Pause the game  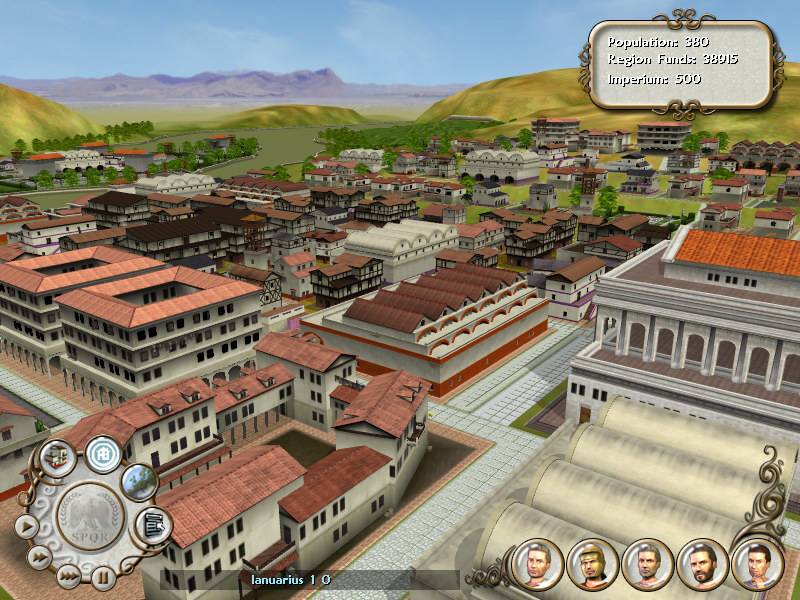(x=101, y=576)
